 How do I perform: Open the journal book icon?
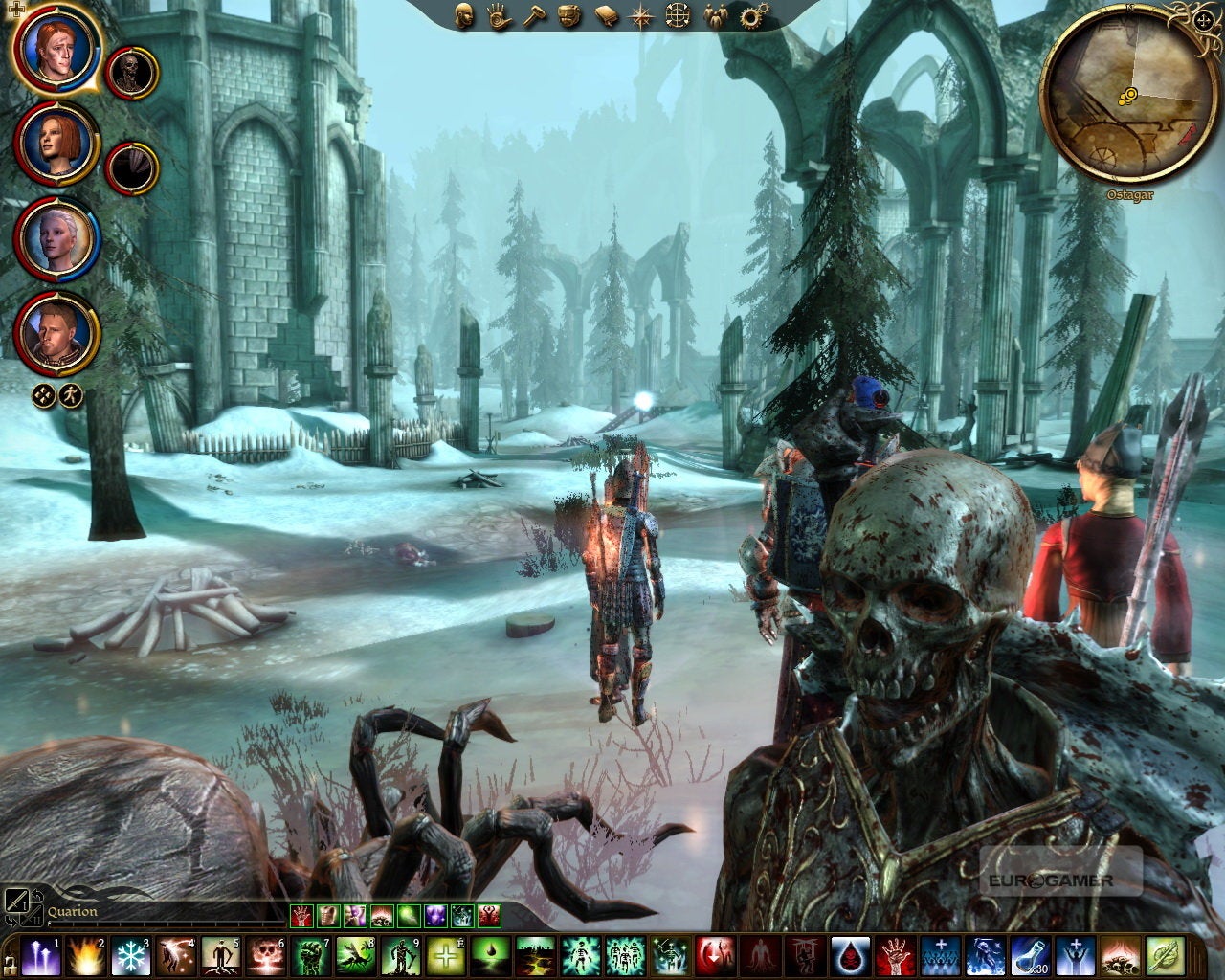pyautogui.click(x=605, y=16)
